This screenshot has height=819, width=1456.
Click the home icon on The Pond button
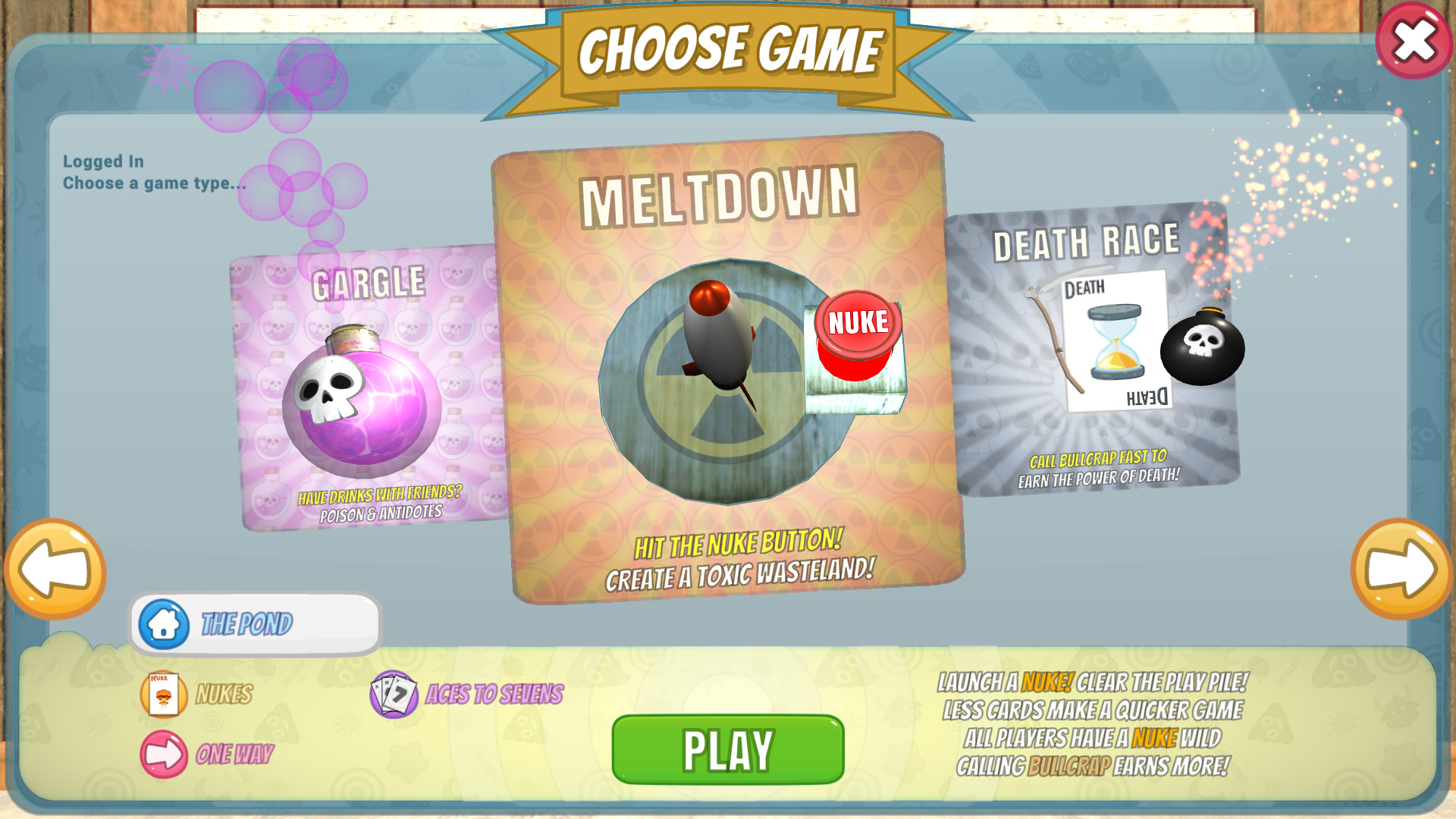tap(166, 624)
